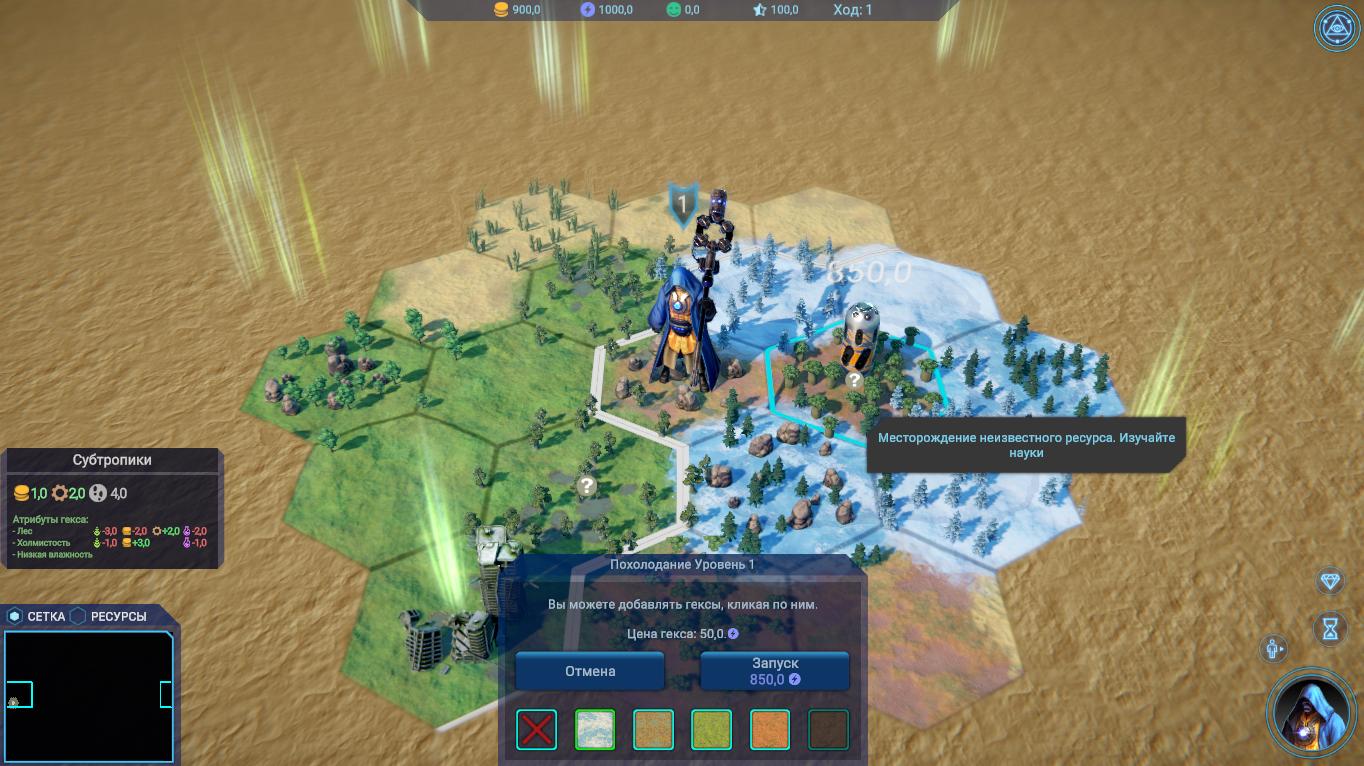This screenshot has width=1364, height=766.
Task: Launch the cooling with Запуск button
Action: click(x=774, y=671)
